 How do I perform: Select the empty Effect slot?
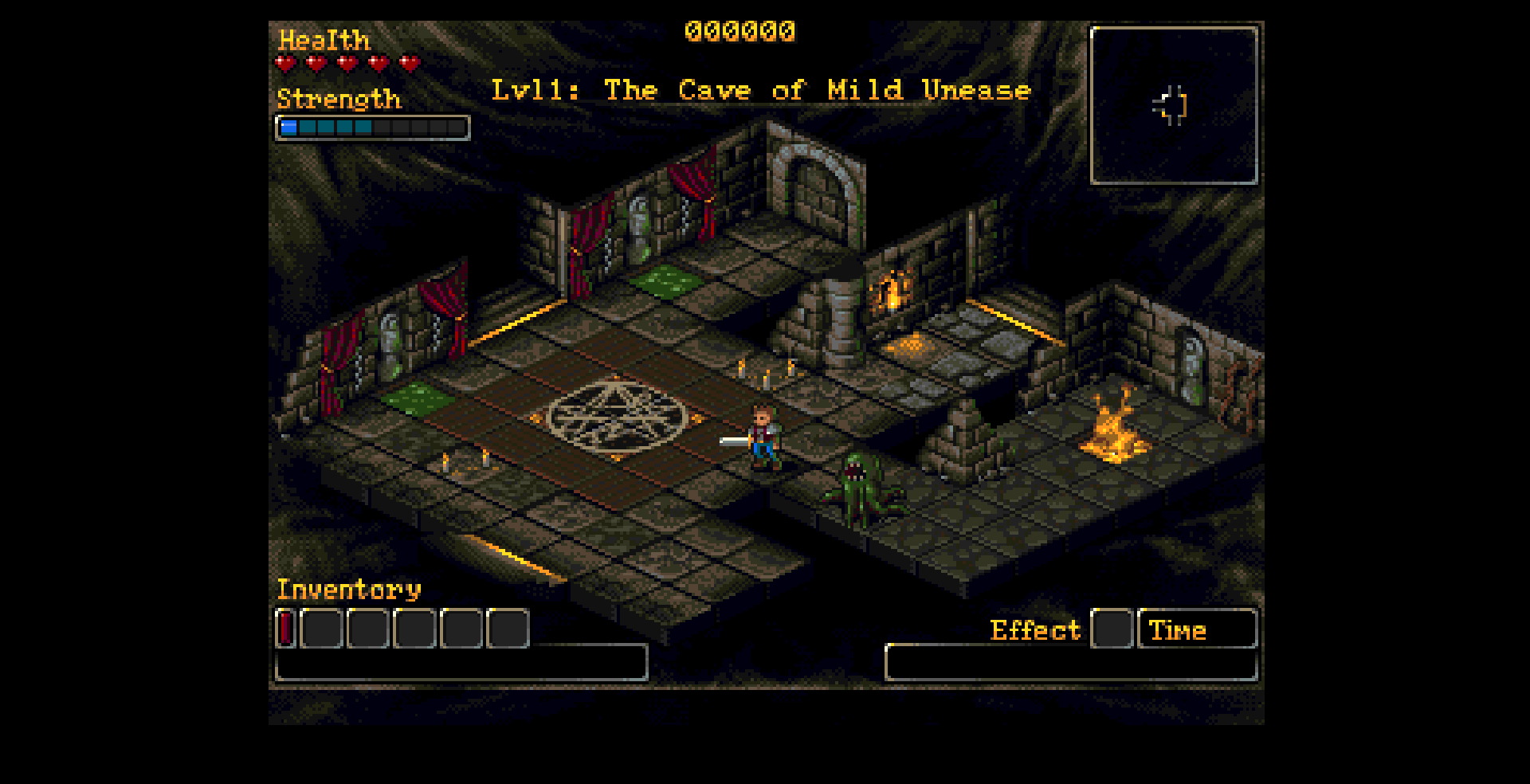(x=1112, y=629)
